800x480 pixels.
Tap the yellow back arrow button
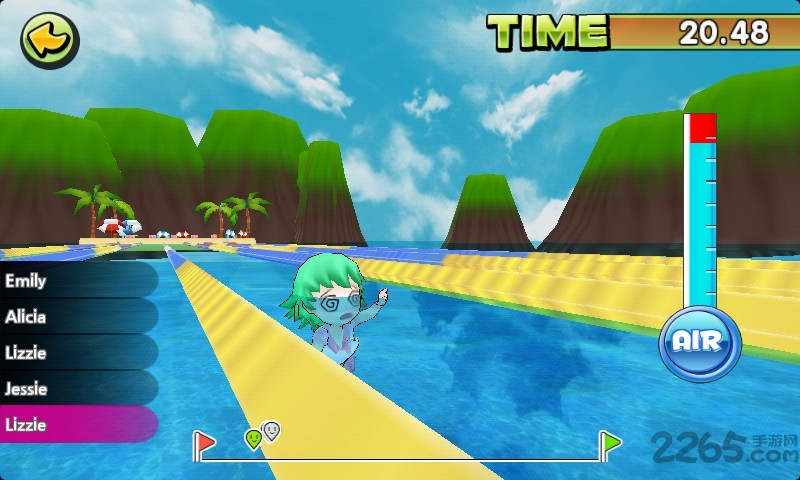pos(50,41)
